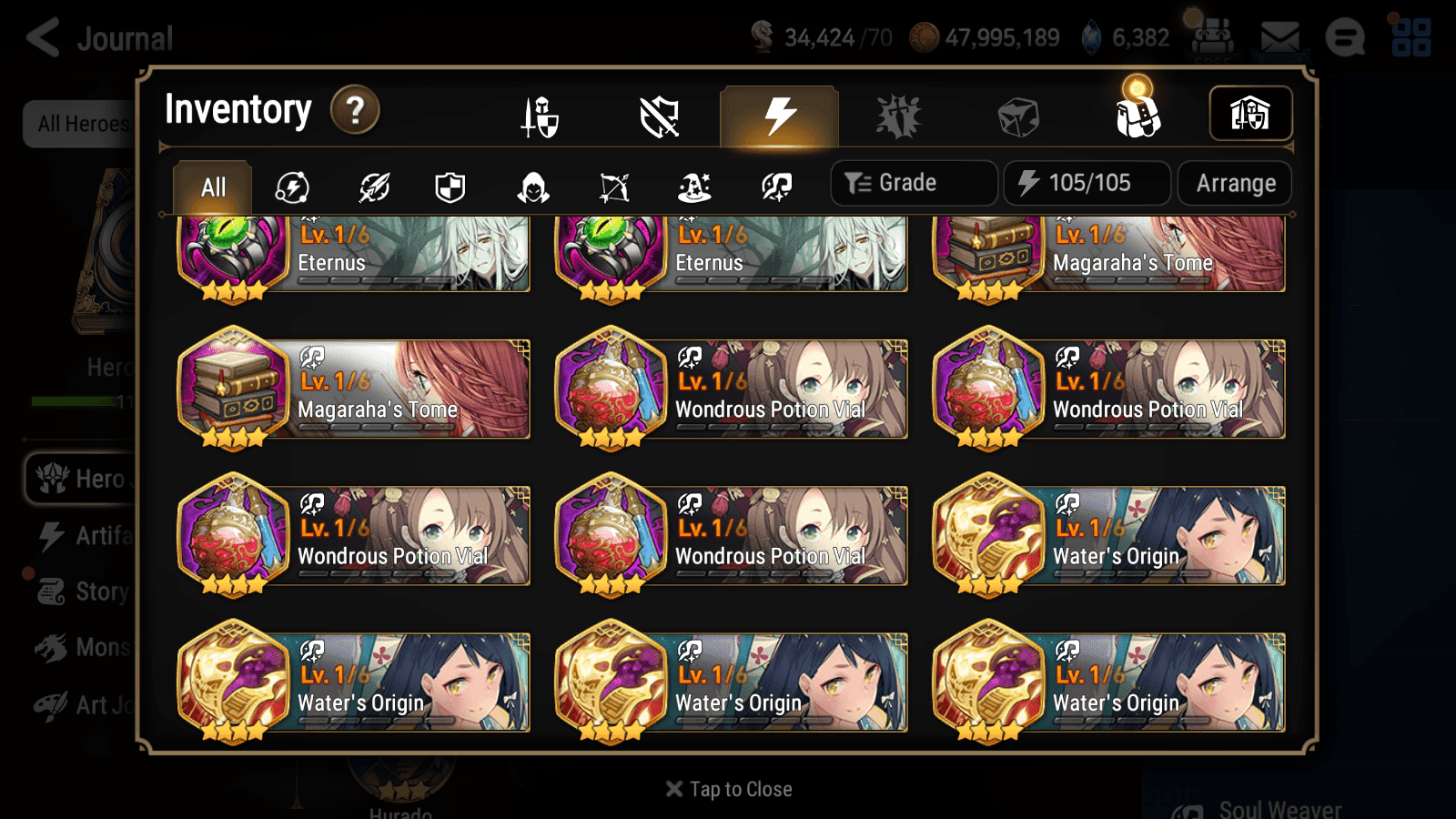This screenshot has width=1456, height=819.
Task: Filter artifacts by Knight class shield icon
Action: [x=450, y=187]
